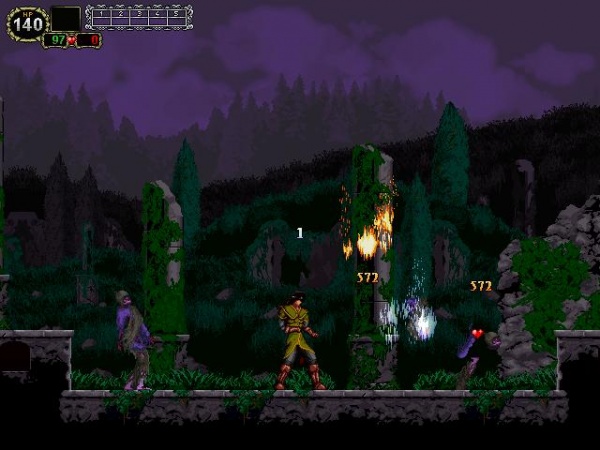
Task: Choose quick slot number 1
Action: pos(101,17)
